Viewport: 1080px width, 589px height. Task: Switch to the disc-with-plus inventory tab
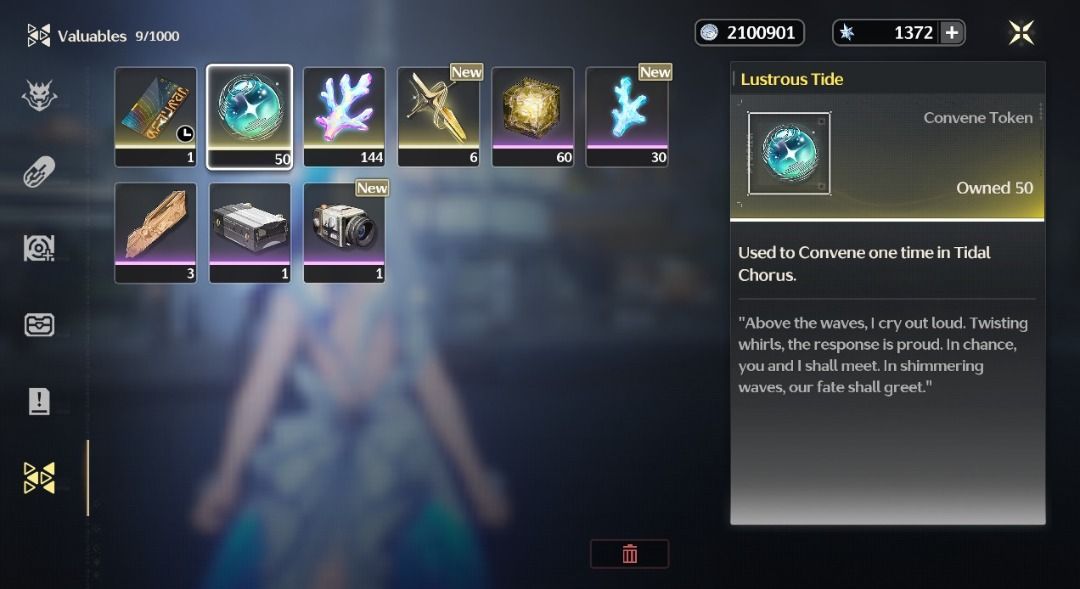(39, 248)
